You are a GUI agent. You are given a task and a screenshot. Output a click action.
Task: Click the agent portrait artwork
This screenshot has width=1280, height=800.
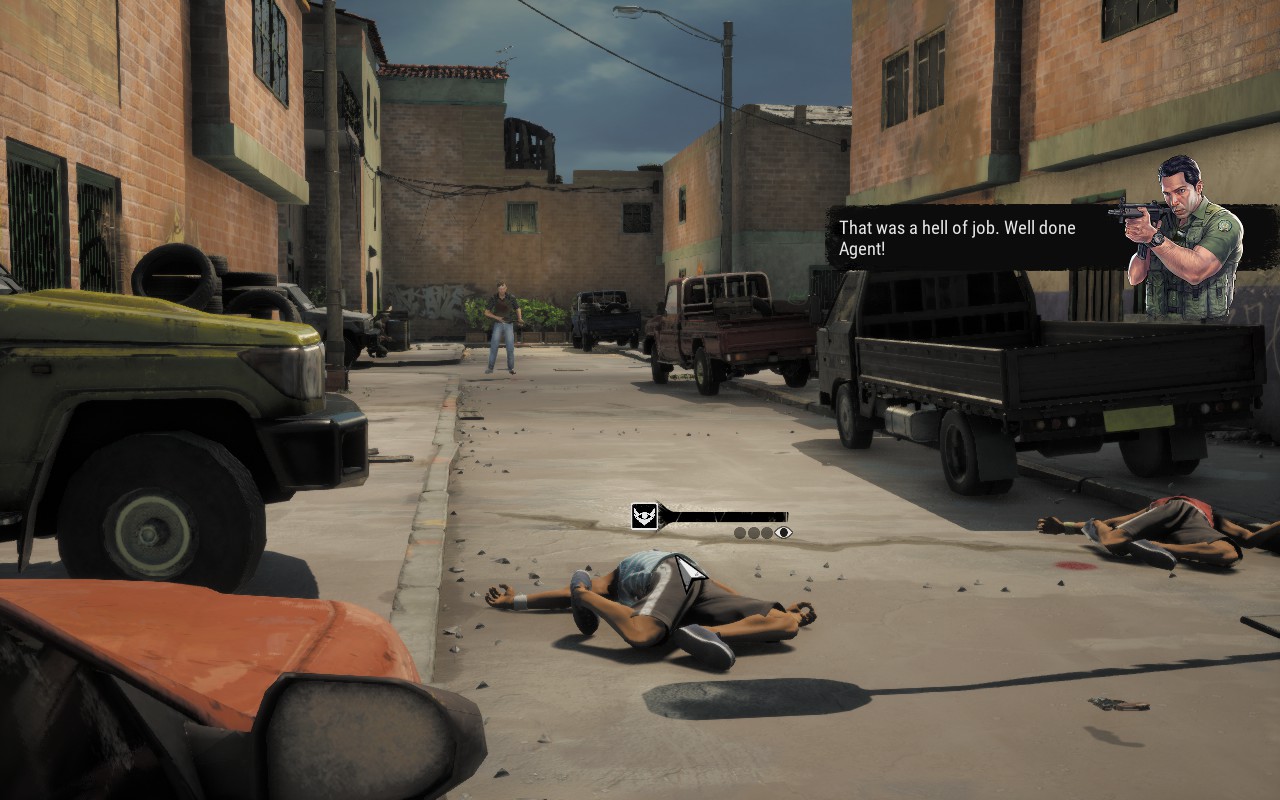tap(1180, 230)
